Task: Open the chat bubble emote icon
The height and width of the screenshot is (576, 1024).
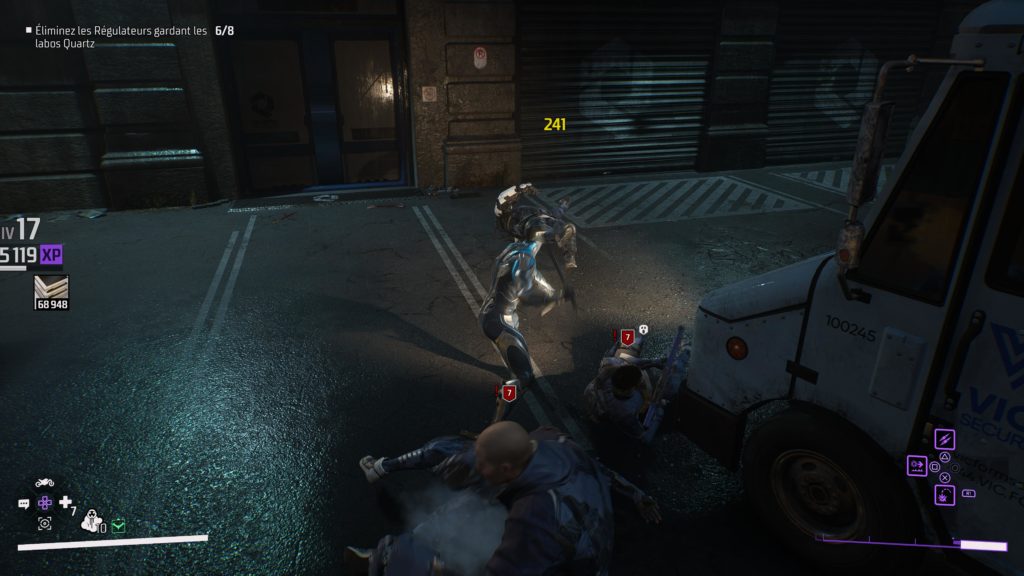Action: click(x=24, y=504)
